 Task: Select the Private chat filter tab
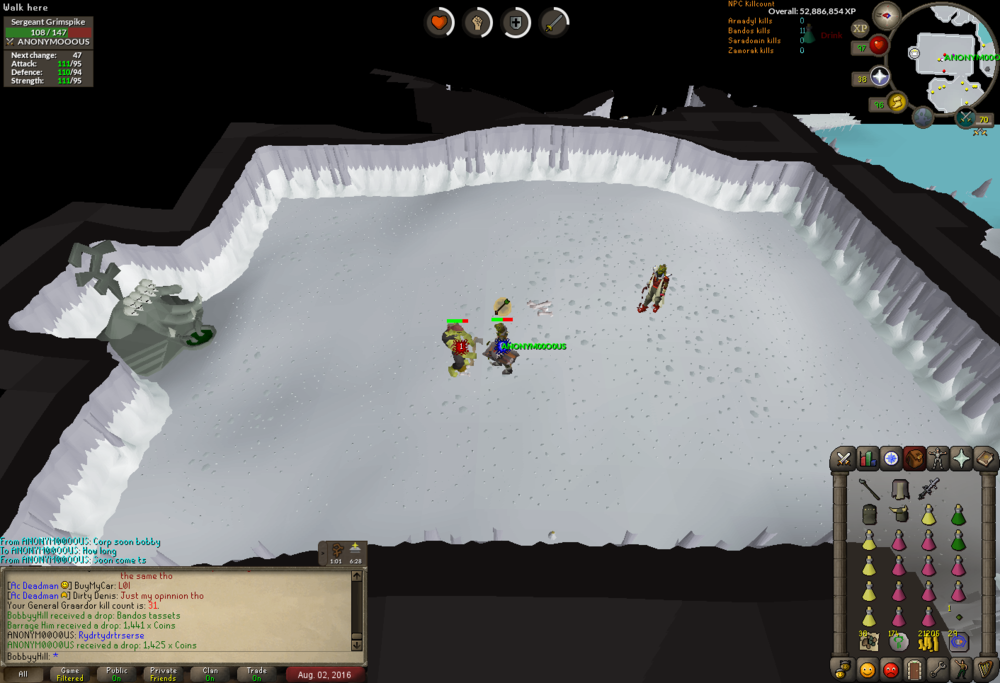point(163,674)
